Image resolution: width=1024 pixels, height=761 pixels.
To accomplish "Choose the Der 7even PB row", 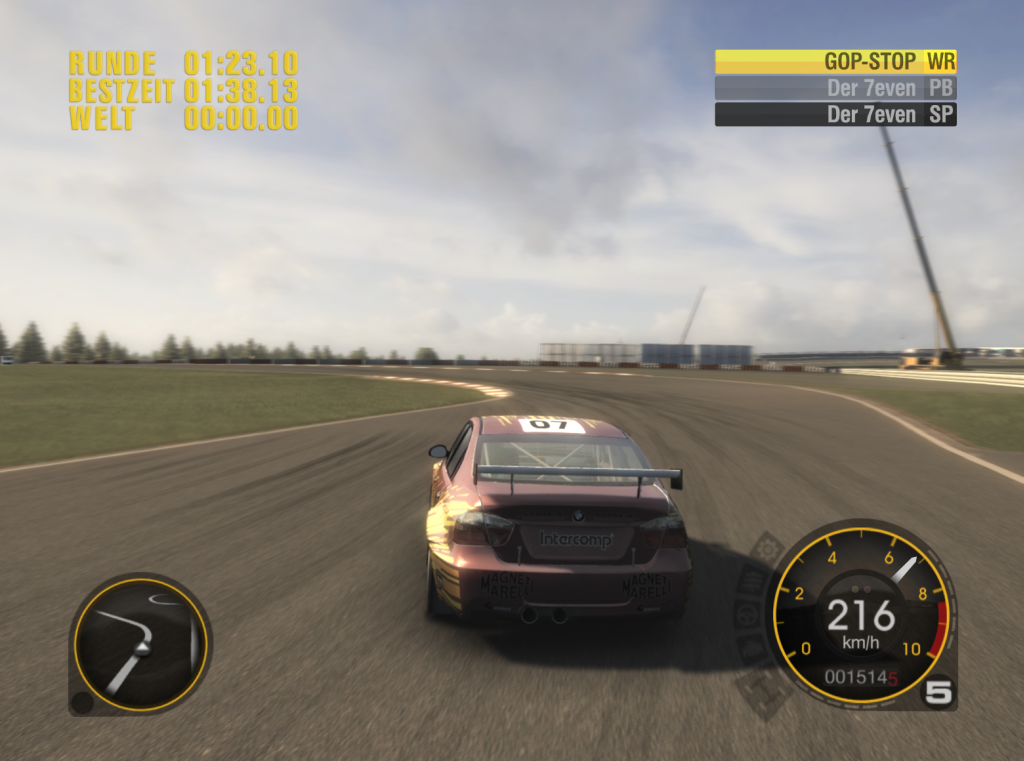I will click(x=835, y=88).
